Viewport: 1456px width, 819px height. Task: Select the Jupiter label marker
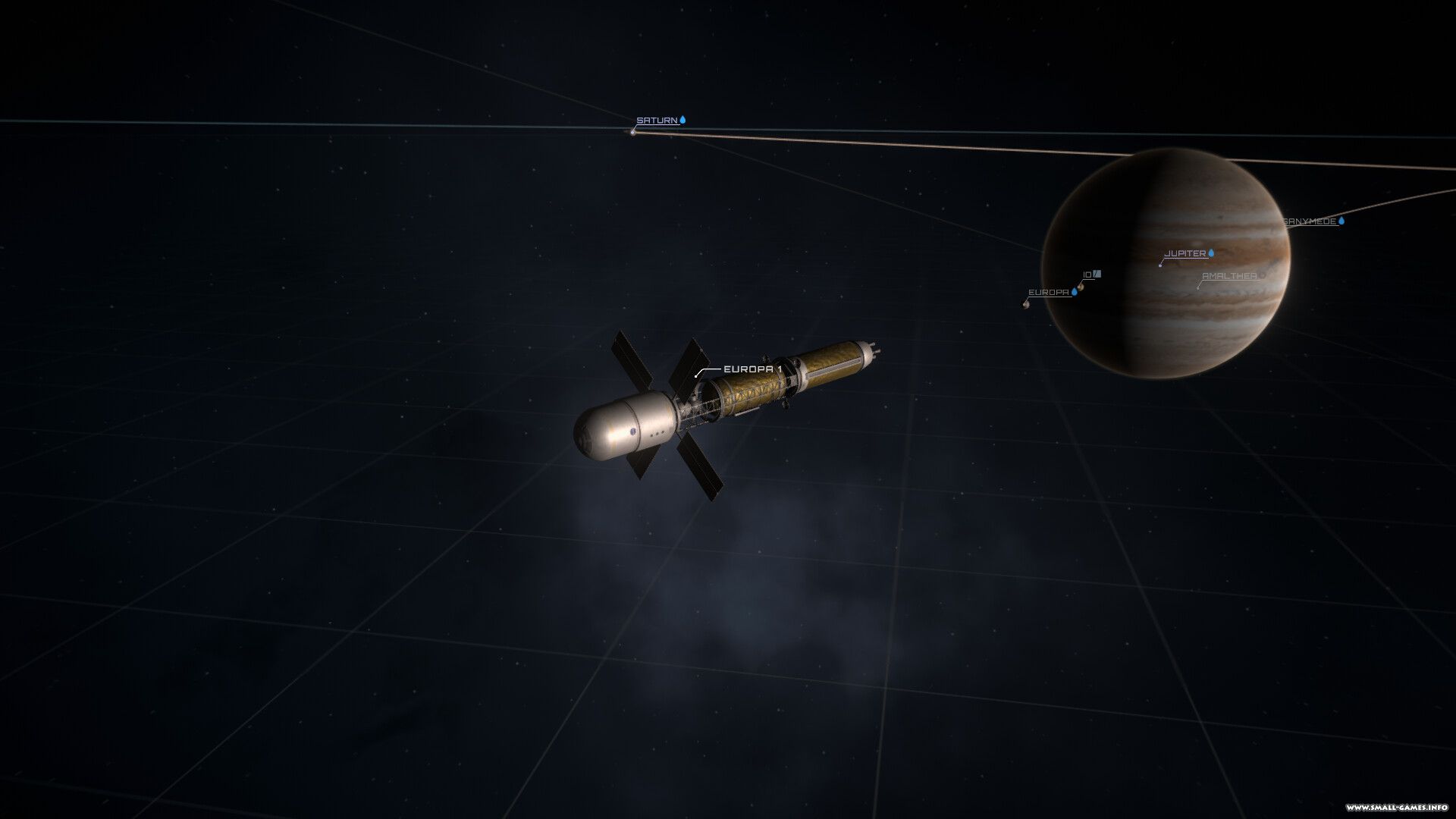tap(1185, 253)
